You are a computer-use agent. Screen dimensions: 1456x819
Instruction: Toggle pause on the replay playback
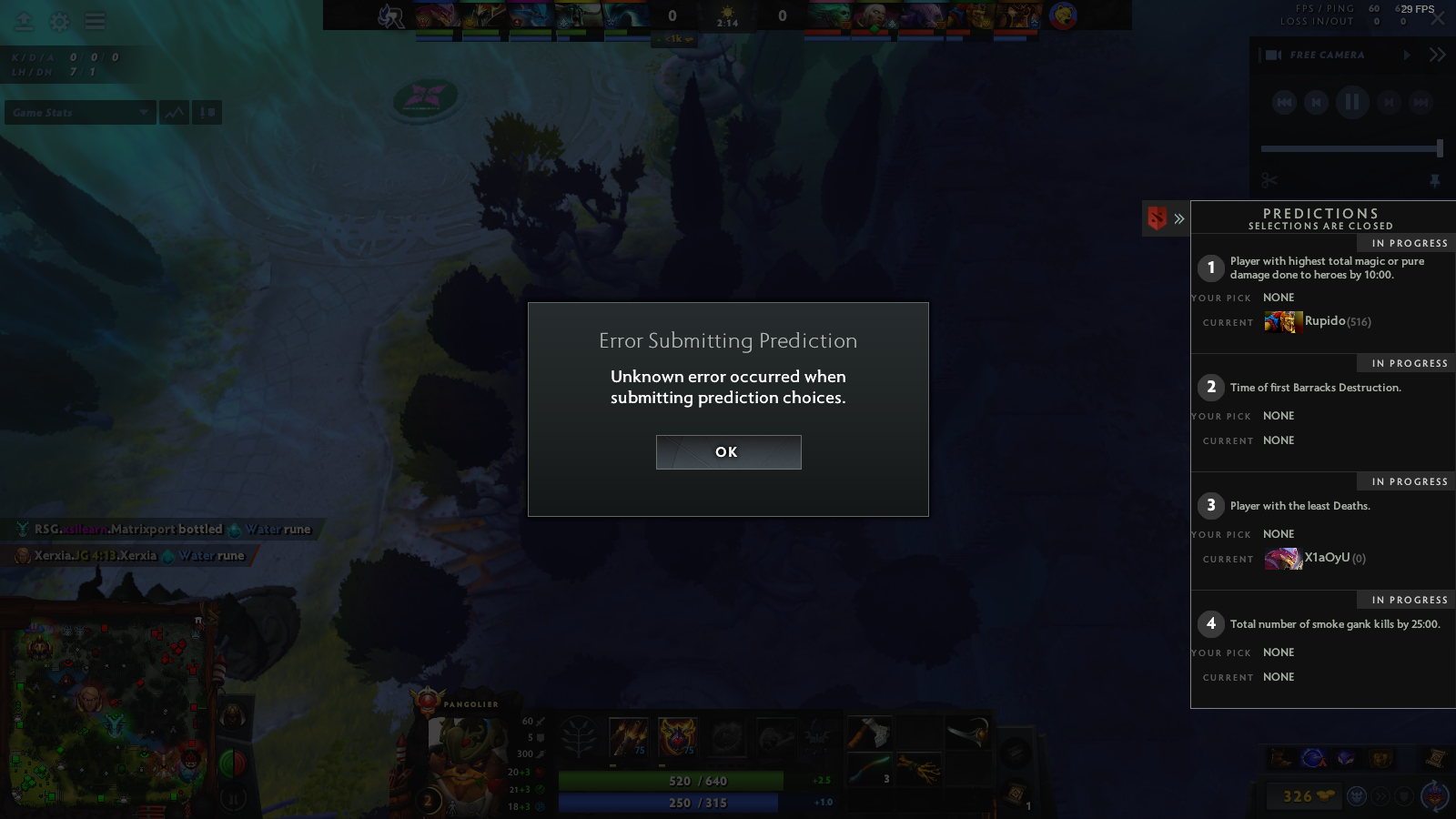(x=1352, y=102)
